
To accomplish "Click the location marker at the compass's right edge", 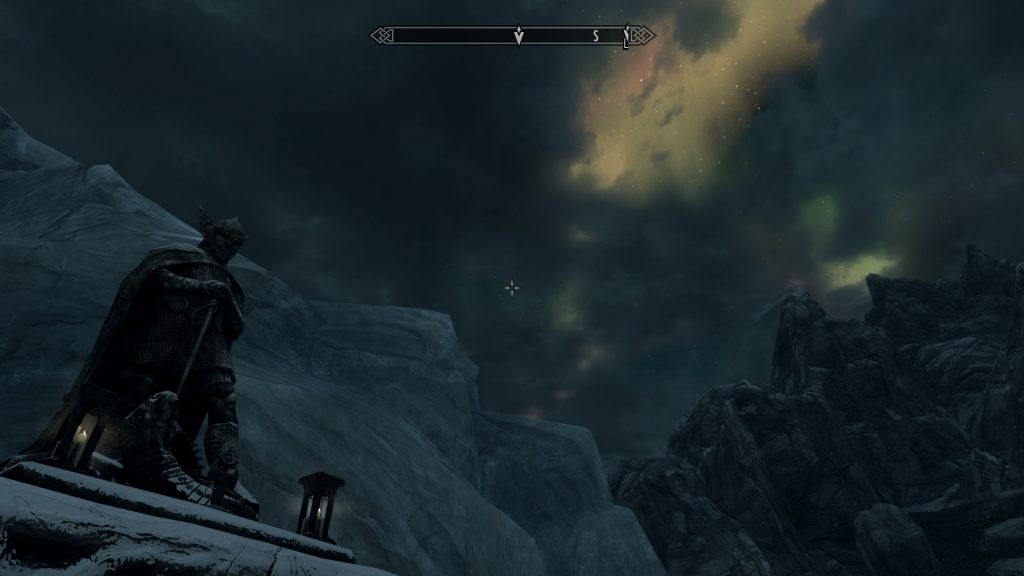I will click(x=626, y=37).
